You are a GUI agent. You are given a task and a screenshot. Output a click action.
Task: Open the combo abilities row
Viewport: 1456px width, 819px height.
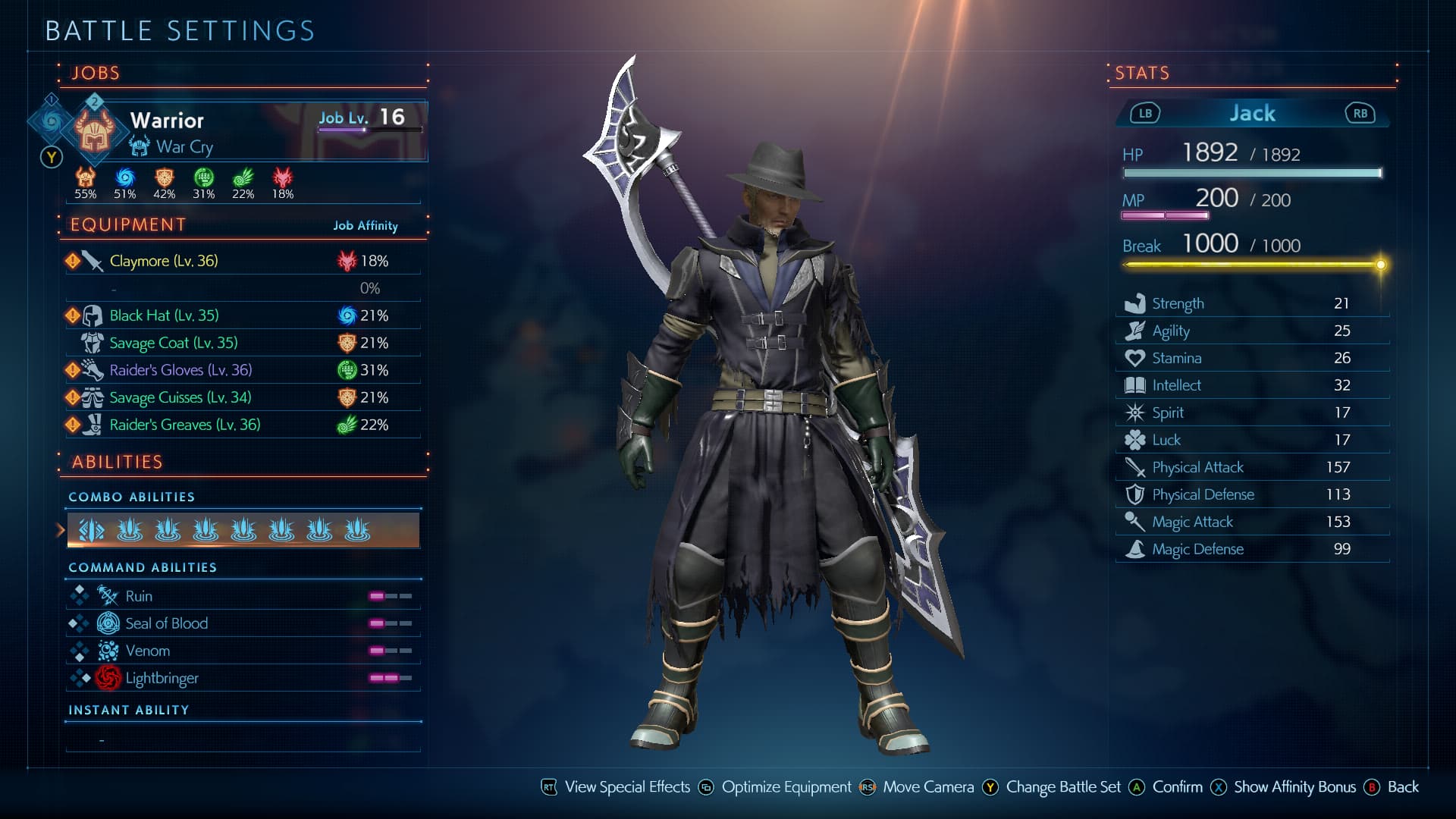point(243,530)
